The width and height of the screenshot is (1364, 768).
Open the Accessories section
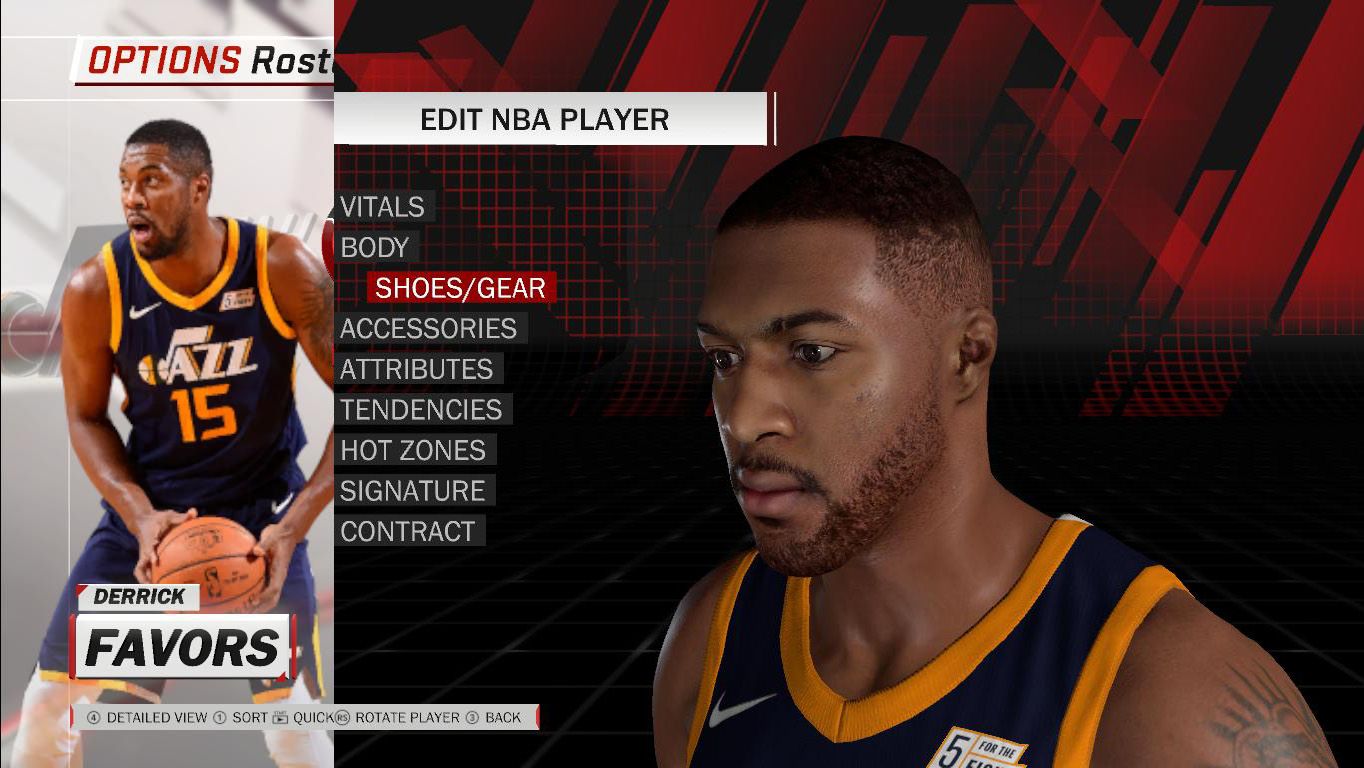pos(428,329)
